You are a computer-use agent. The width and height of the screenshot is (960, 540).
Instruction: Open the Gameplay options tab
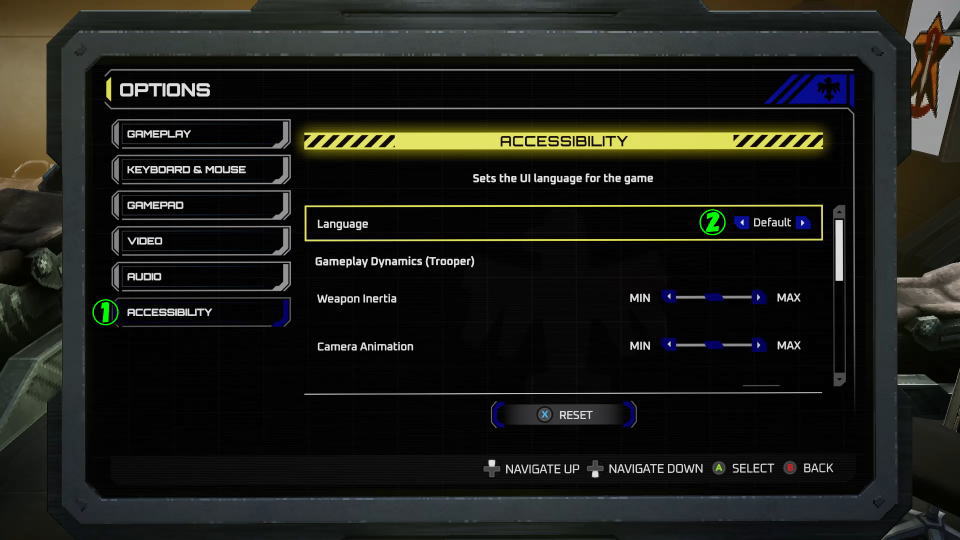click(x=200, y=134)
